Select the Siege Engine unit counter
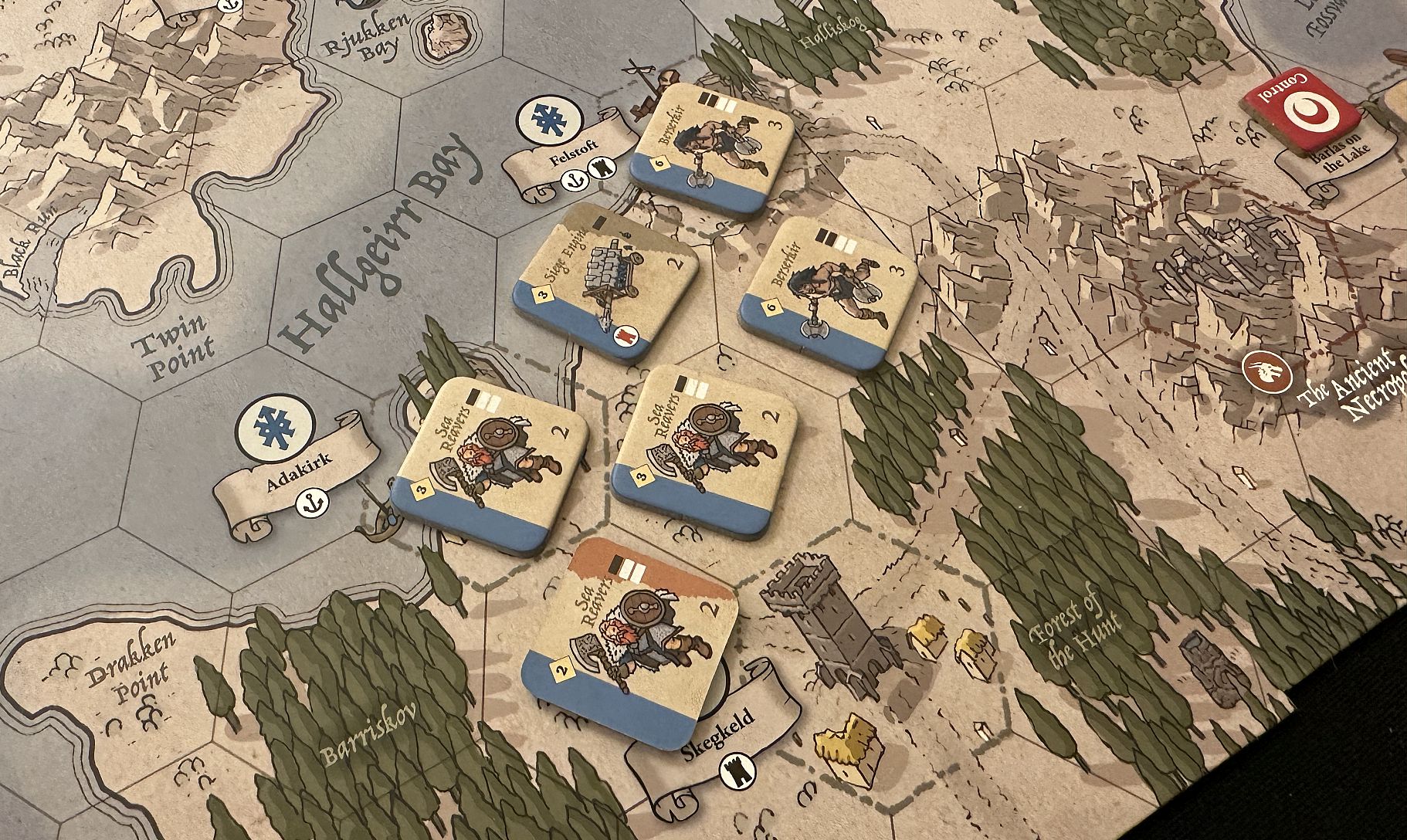This screenshot has width=1407, height=840. click(606, 283)
